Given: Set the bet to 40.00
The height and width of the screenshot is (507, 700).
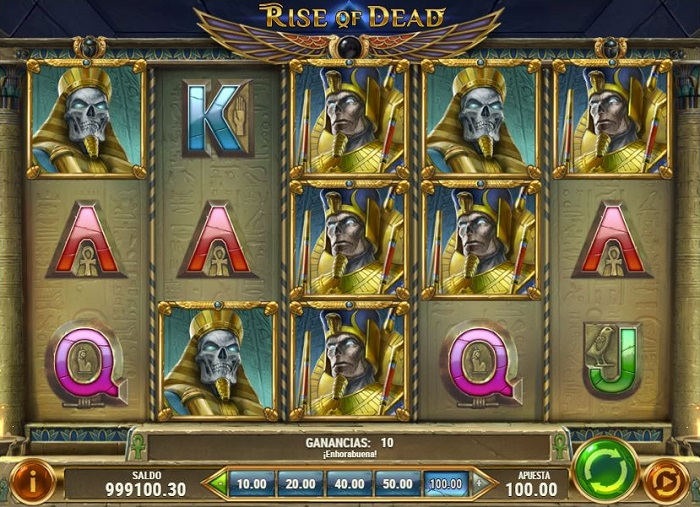Looking at the screenshot, I should pos(349,484).
